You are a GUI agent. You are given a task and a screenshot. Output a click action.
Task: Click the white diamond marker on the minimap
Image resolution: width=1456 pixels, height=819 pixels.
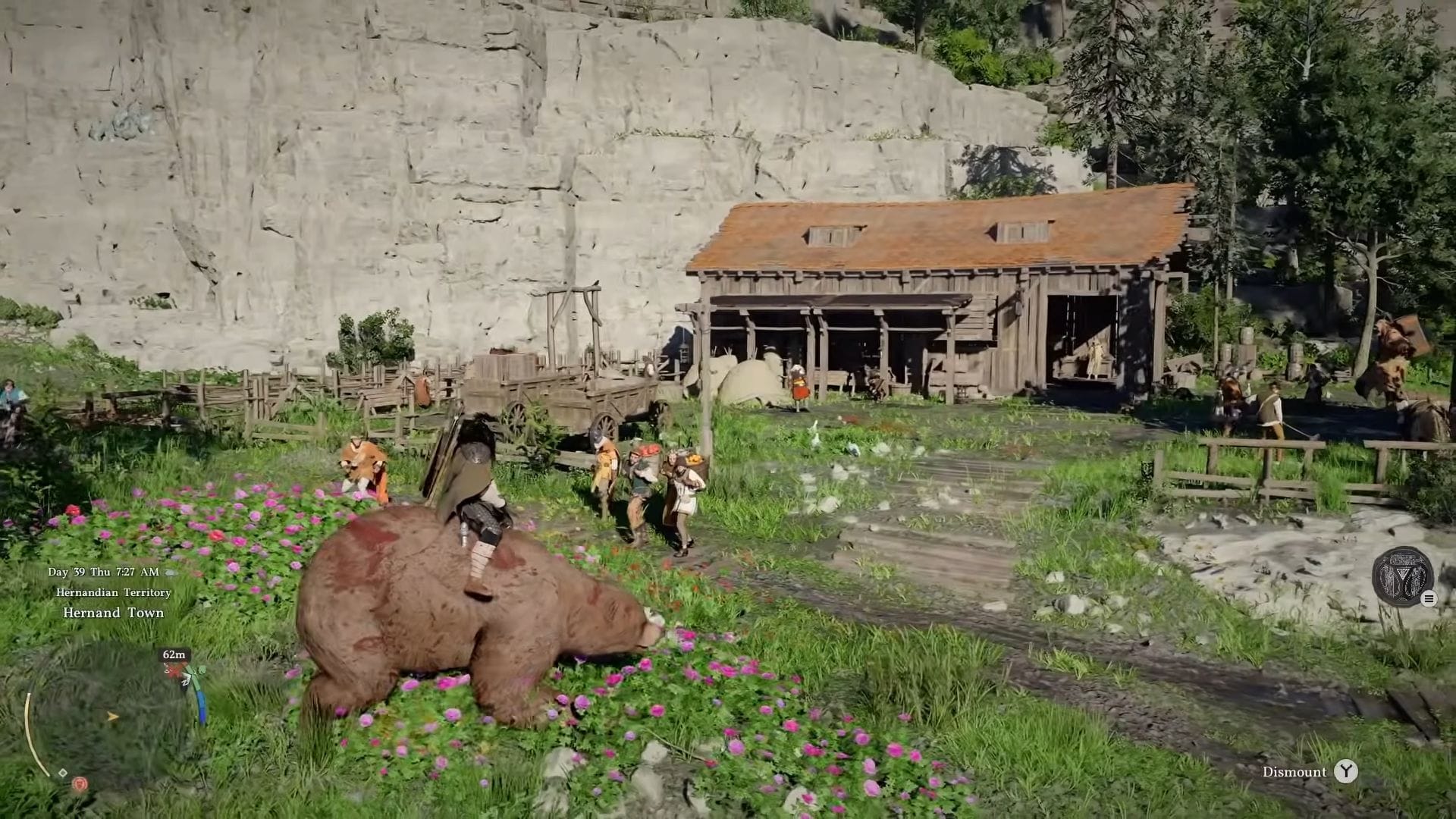click(x=62, y=772)
